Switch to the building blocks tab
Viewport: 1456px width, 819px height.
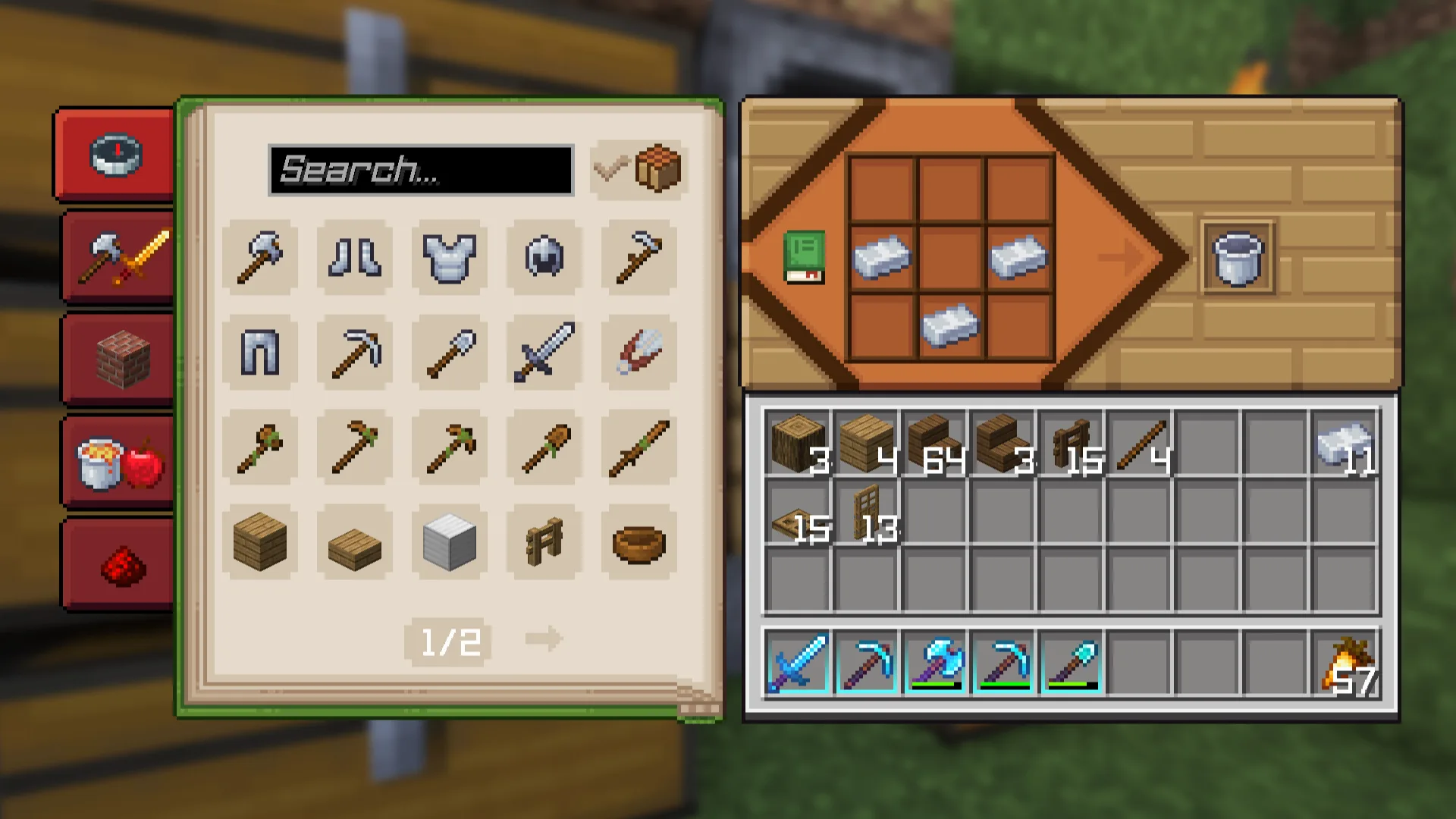[x=120, y=359]
